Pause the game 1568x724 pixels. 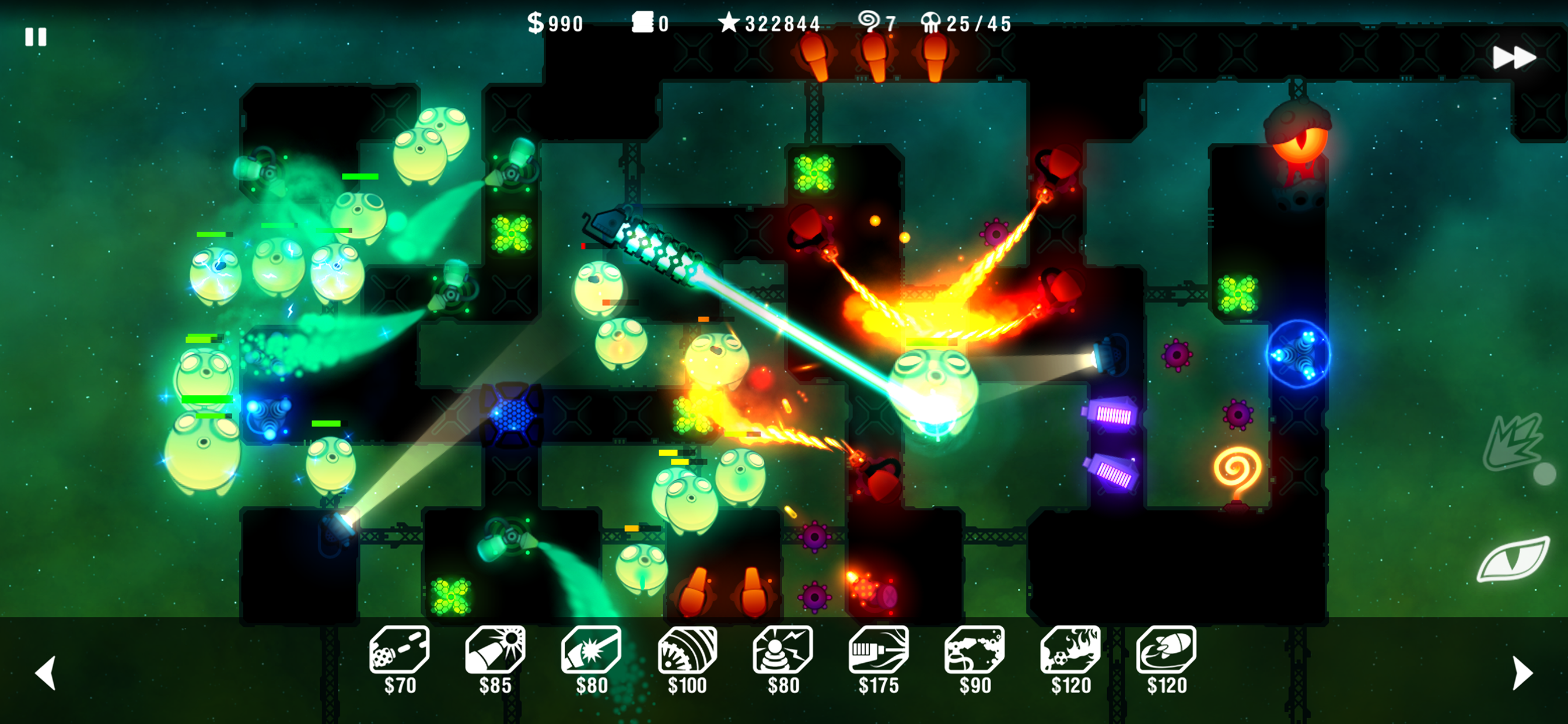36,37
